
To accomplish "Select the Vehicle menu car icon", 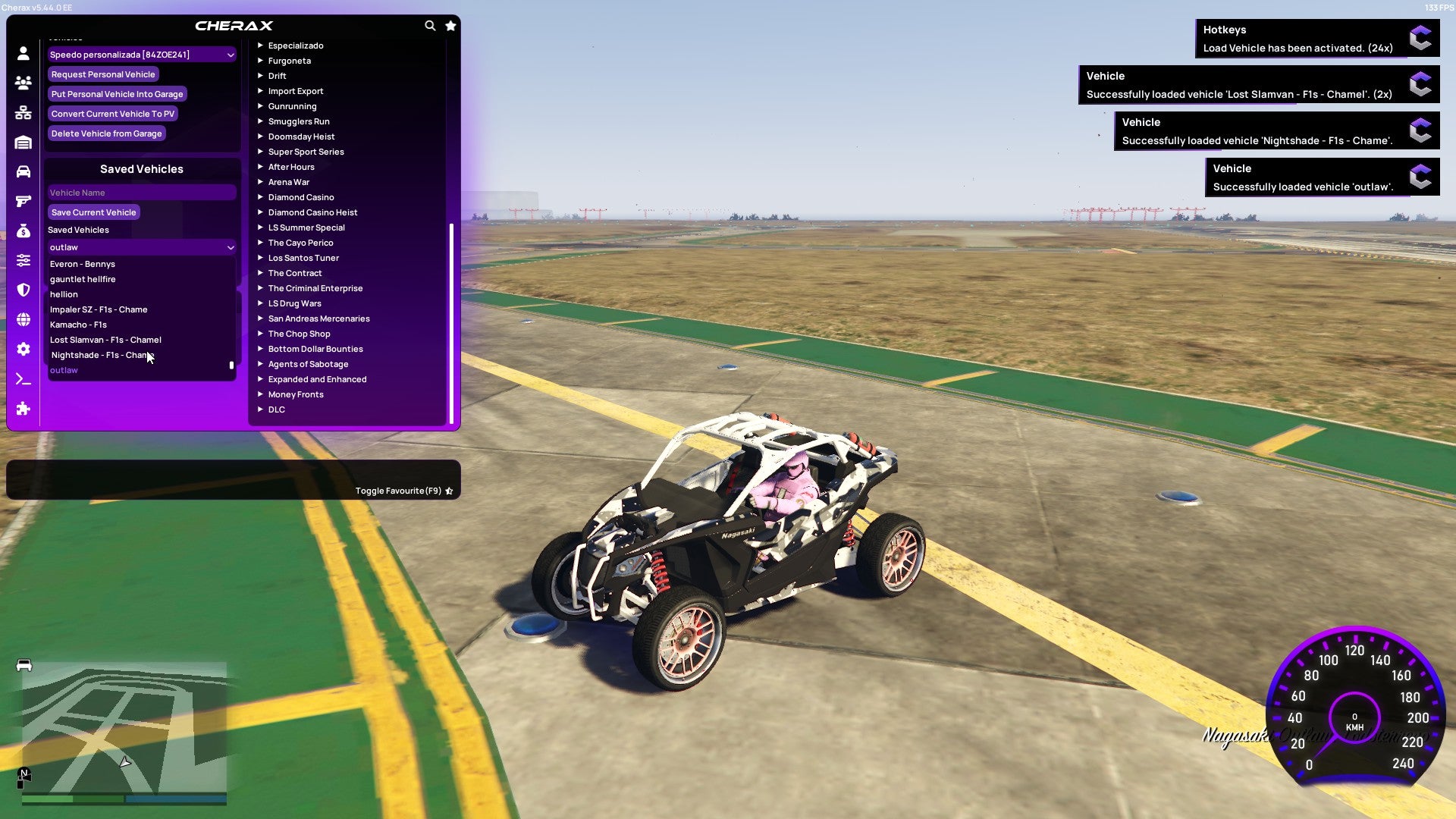I will tap(23, 171).
